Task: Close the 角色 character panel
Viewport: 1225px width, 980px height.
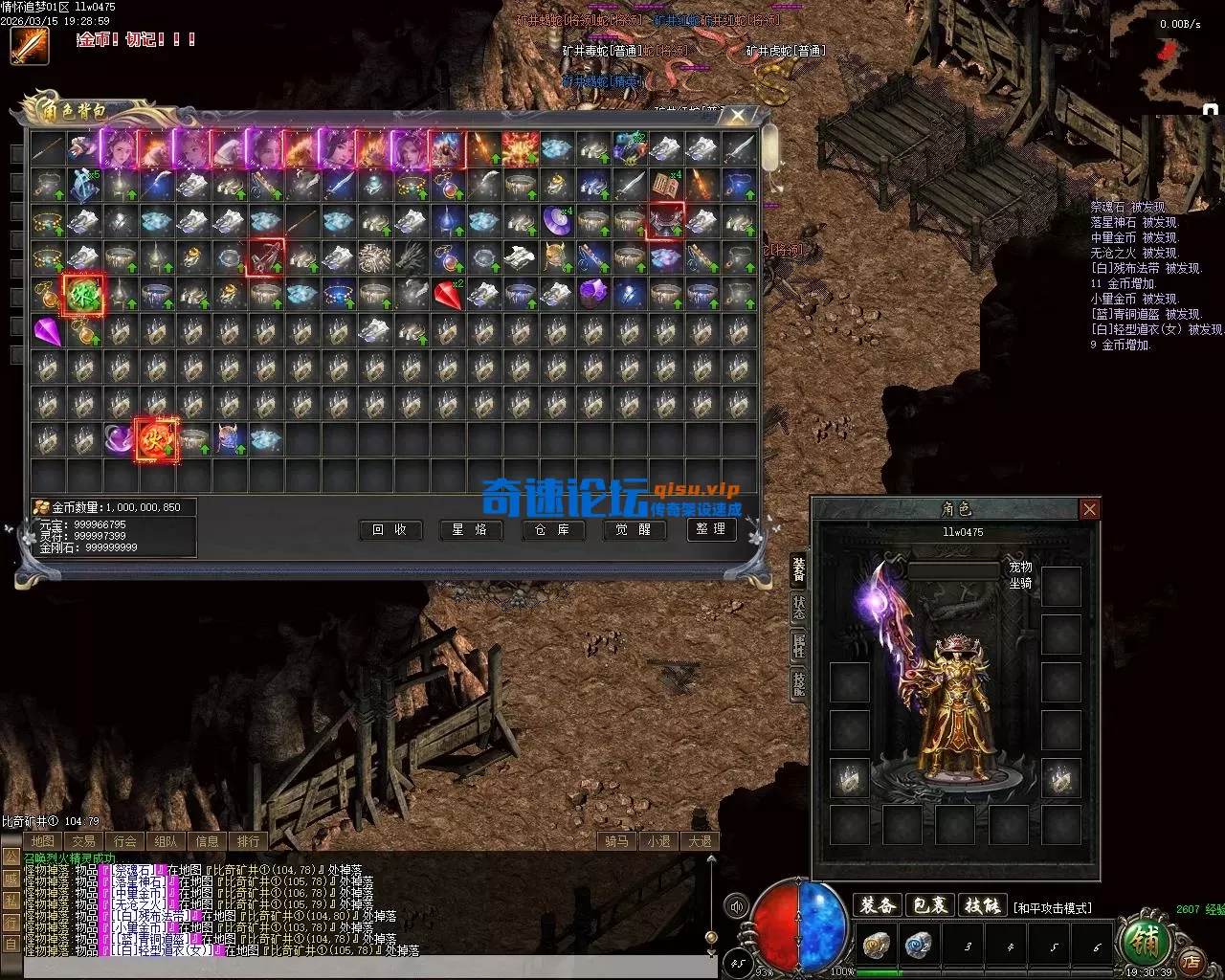Action: [1089, 509]
